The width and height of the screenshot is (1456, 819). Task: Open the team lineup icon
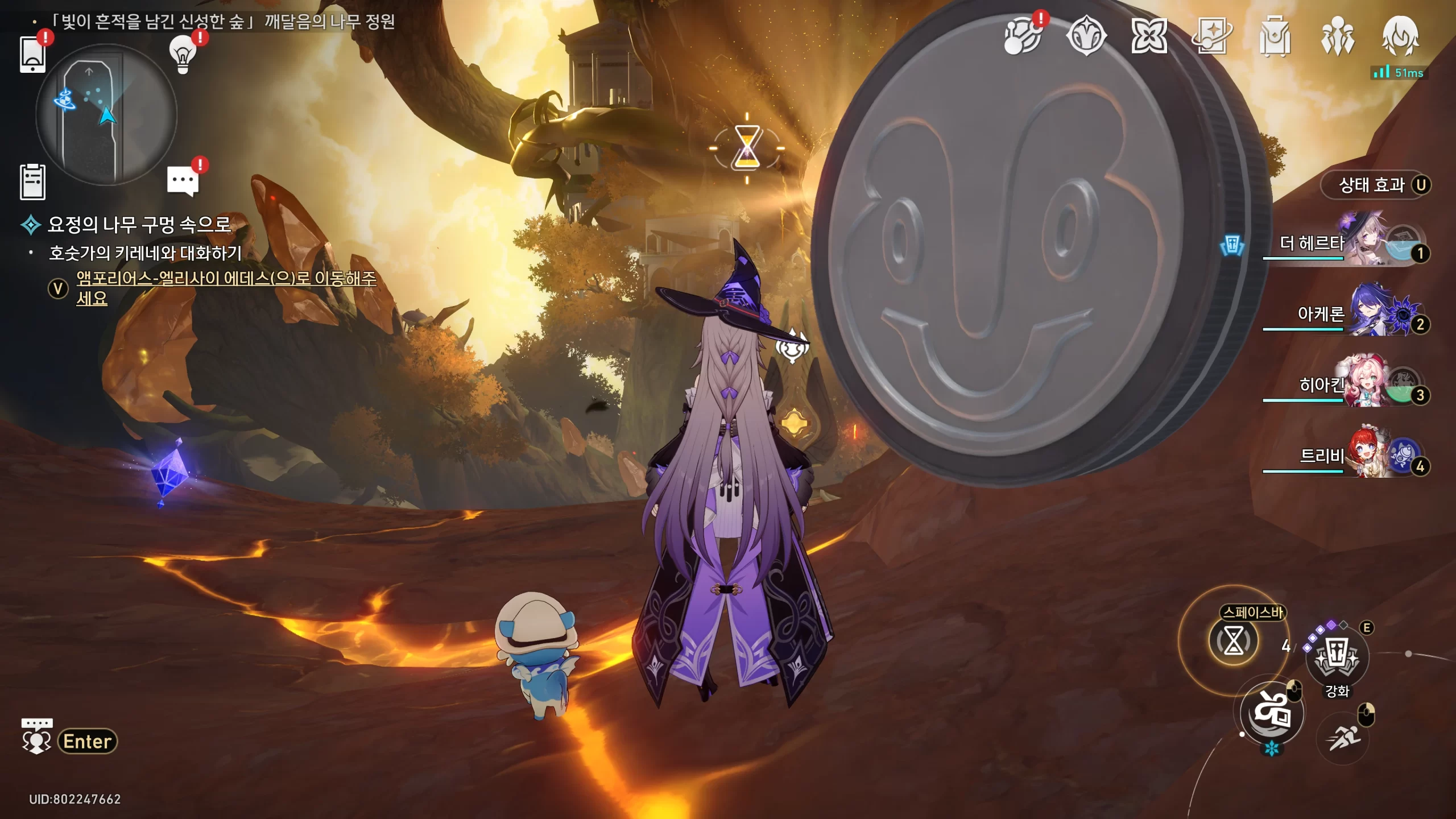[1337, 37]
